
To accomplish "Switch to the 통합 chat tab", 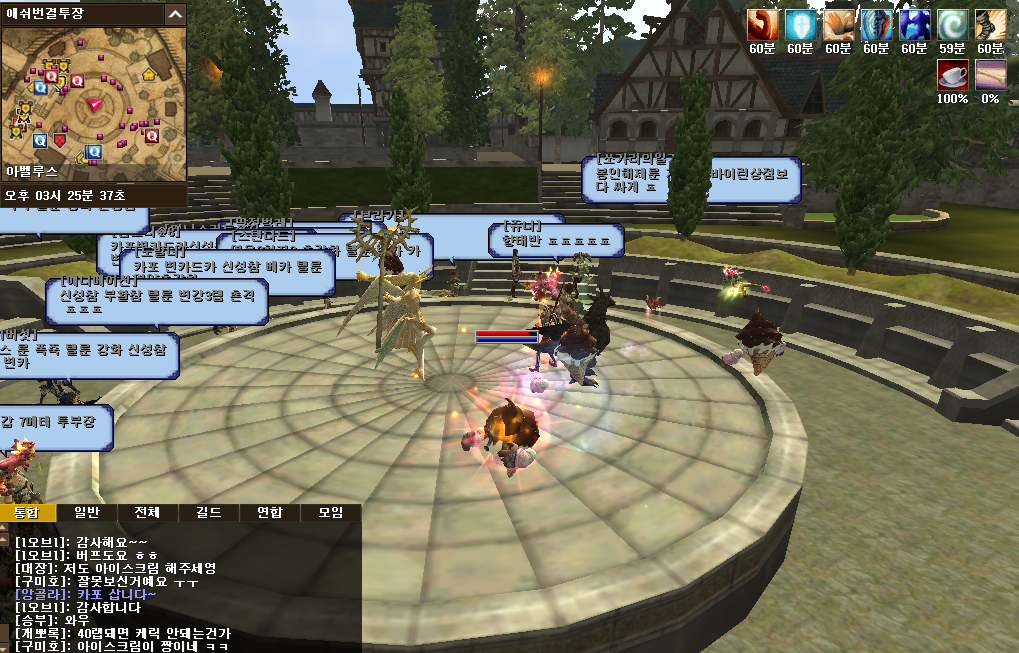I will coord(26,513).
